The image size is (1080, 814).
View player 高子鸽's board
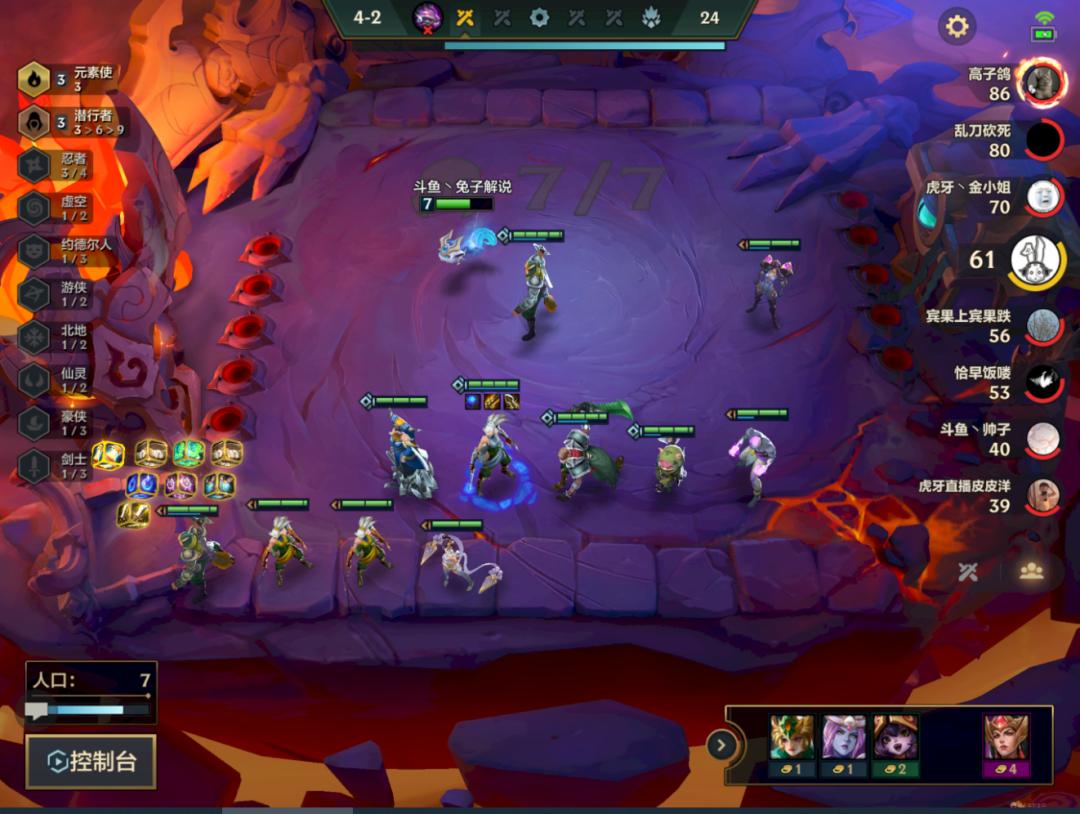point(1042,83)
